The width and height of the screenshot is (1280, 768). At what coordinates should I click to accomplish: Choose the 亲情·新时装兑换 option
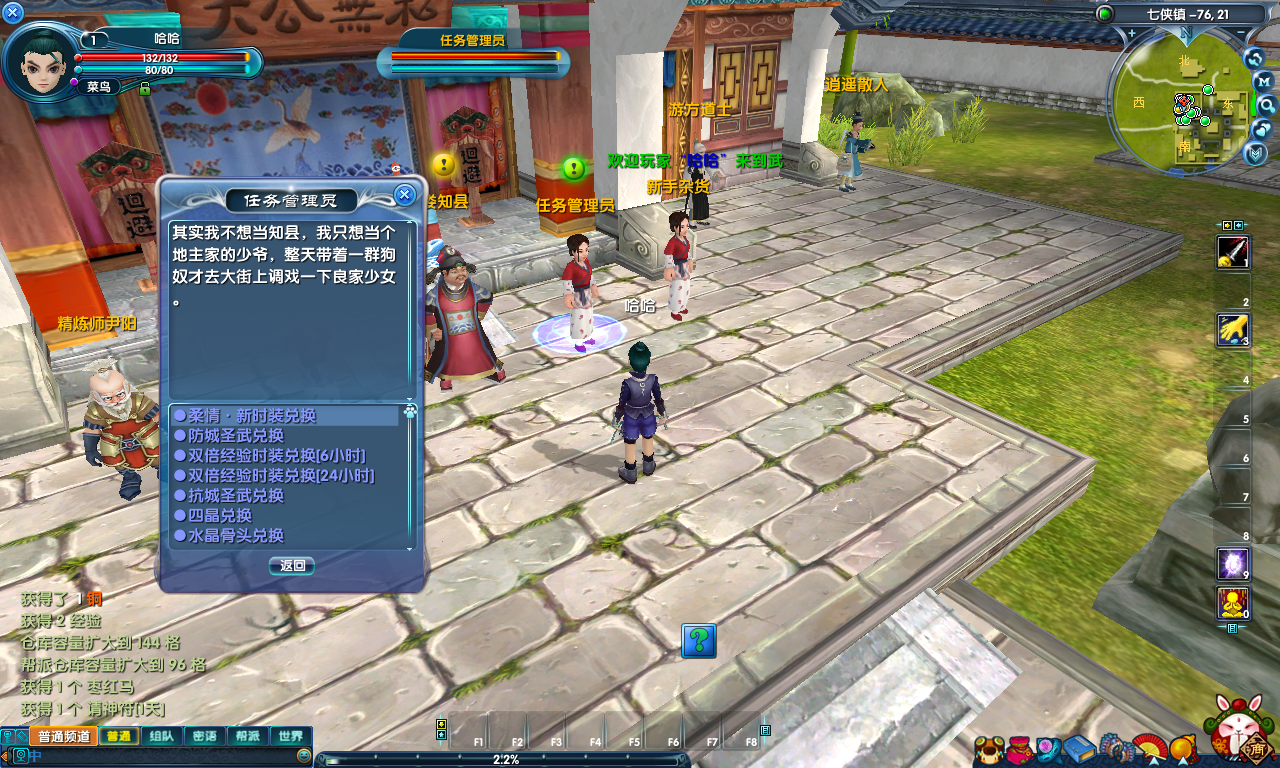252,415
